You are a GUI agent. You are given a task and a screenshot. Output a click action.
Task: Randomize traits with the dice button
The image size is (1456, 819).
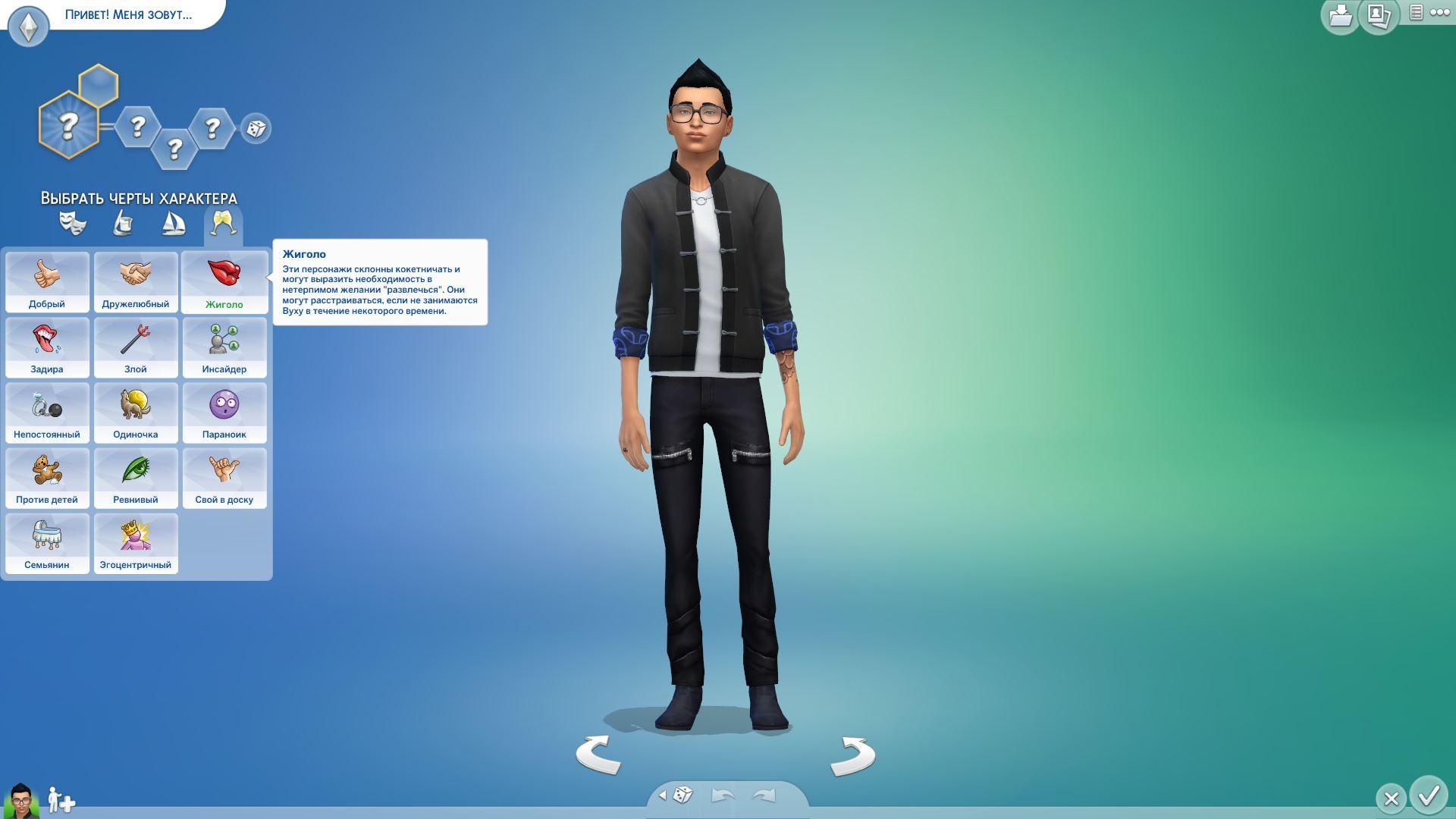pyautogui.click(x=256, y=128)
